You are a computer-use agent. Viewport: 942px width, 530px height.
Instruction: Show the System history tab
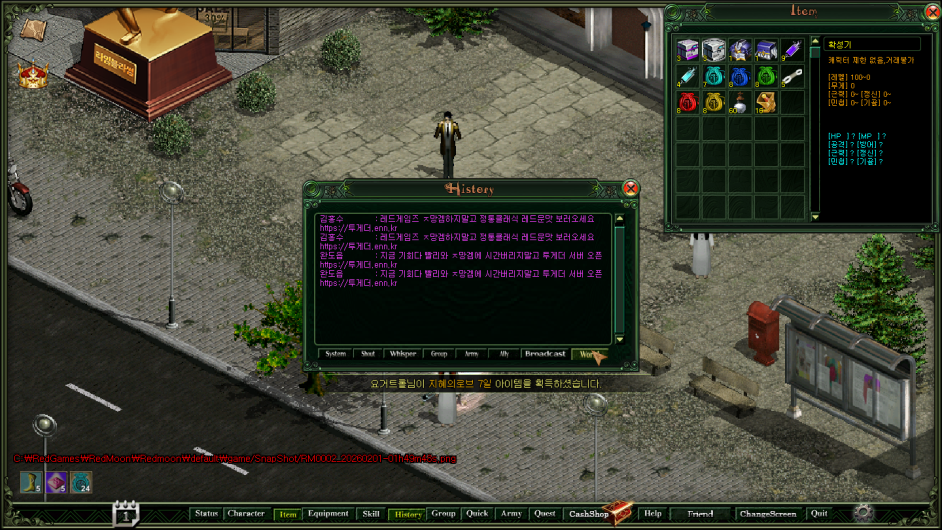coord(336,354)
